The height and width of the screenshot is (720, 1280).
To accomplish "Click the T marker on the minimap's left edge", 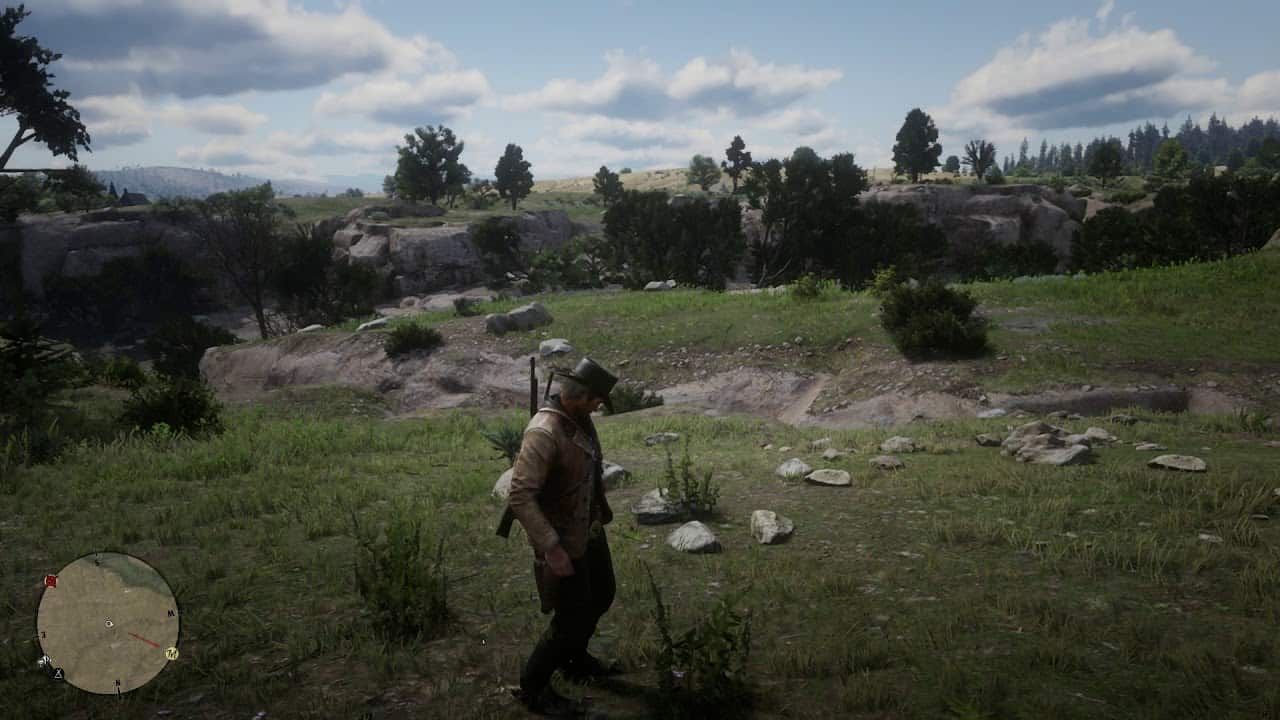I will pos(43,634).
